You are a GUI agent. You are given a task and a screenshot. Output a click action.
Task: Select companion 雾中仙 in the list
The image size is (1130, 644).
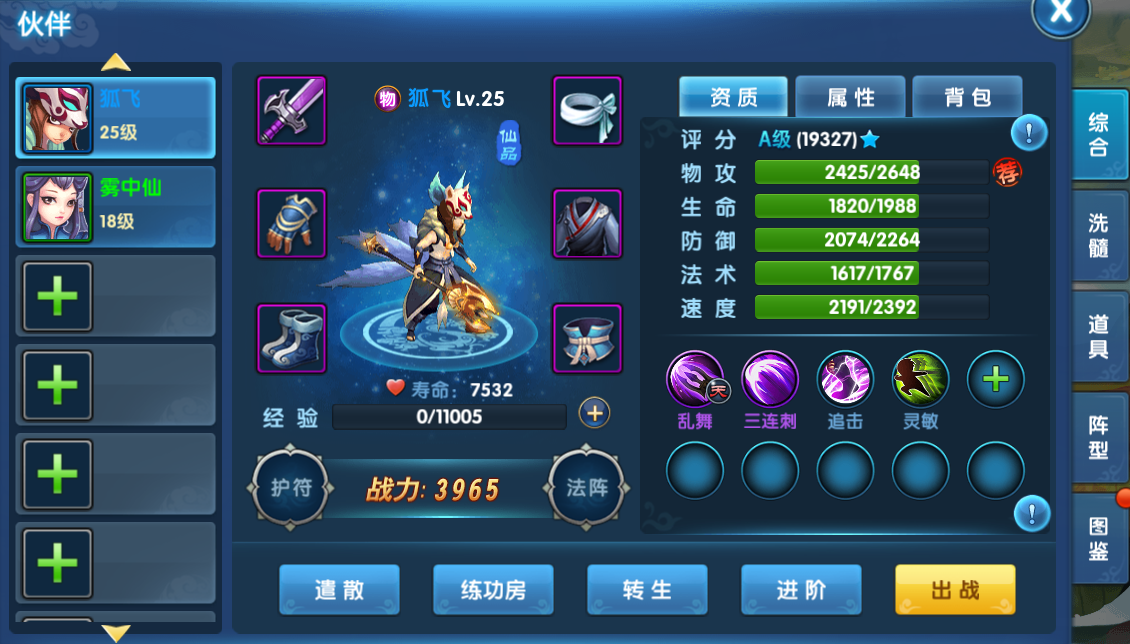[116, 207]
